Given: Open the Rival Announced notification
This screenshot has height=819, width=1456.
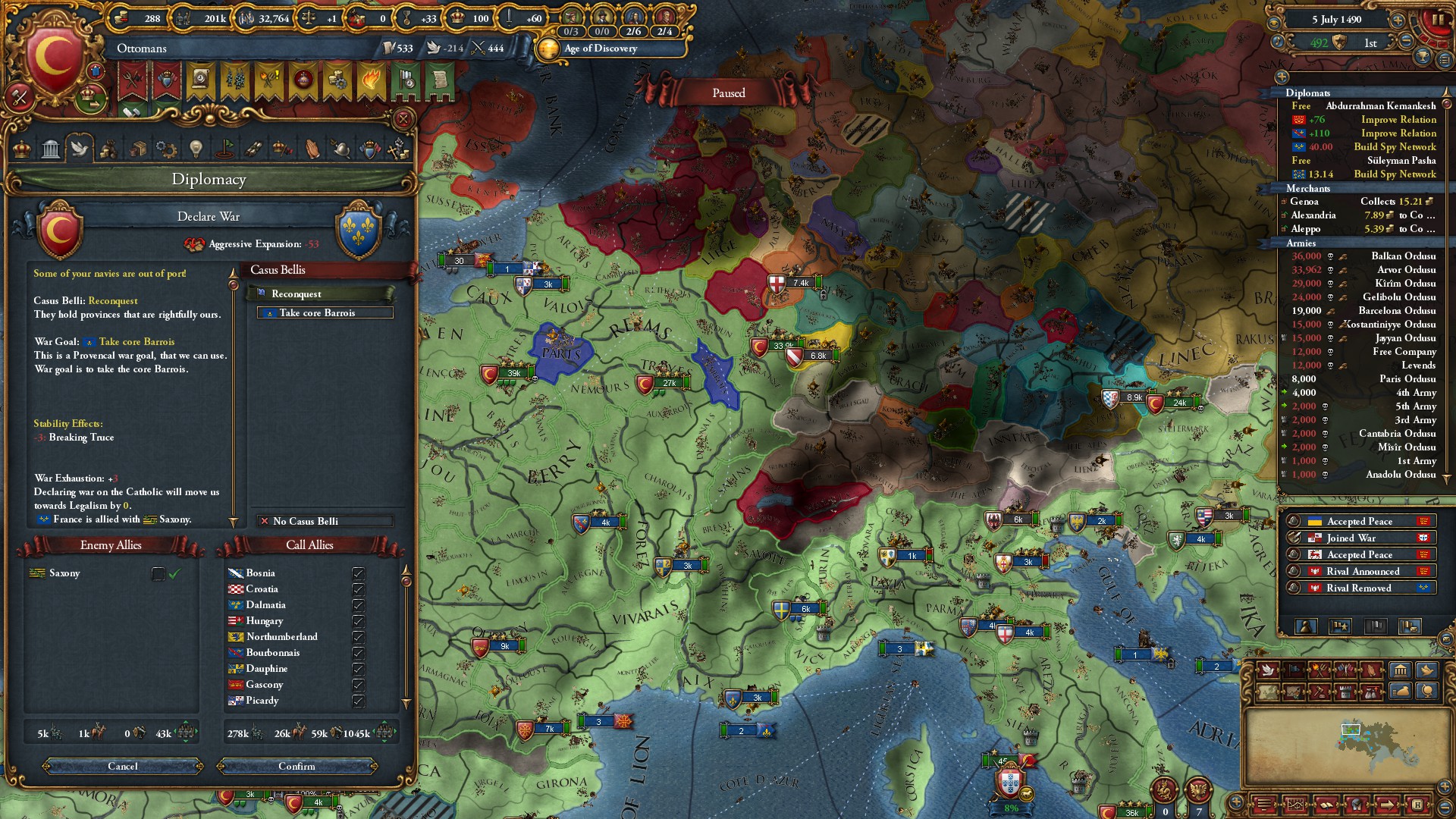Looking at the screenshot, I should pyautogui.click(x=1362, y=572).
